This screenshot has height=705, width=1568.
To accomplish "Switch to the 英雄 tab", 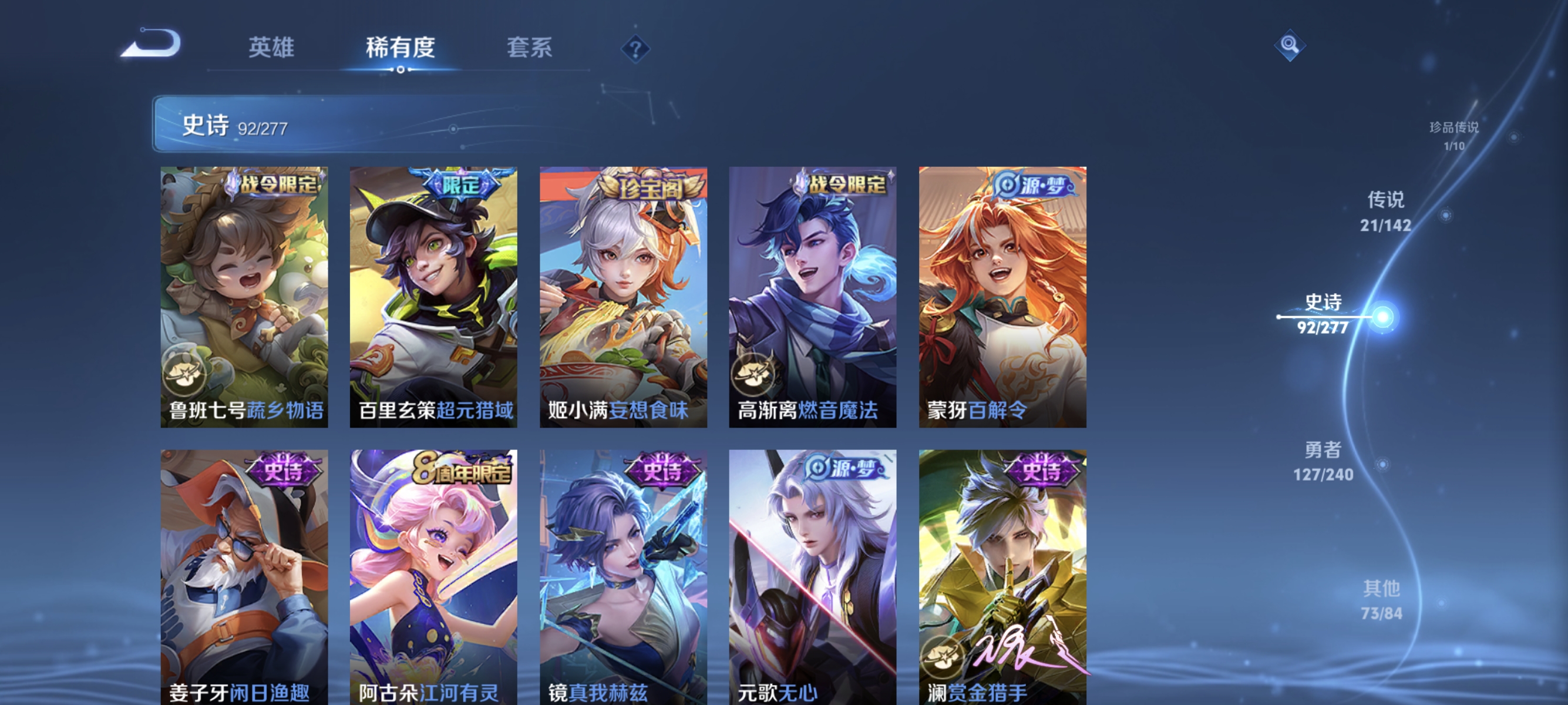I will (x=271, y=49).
